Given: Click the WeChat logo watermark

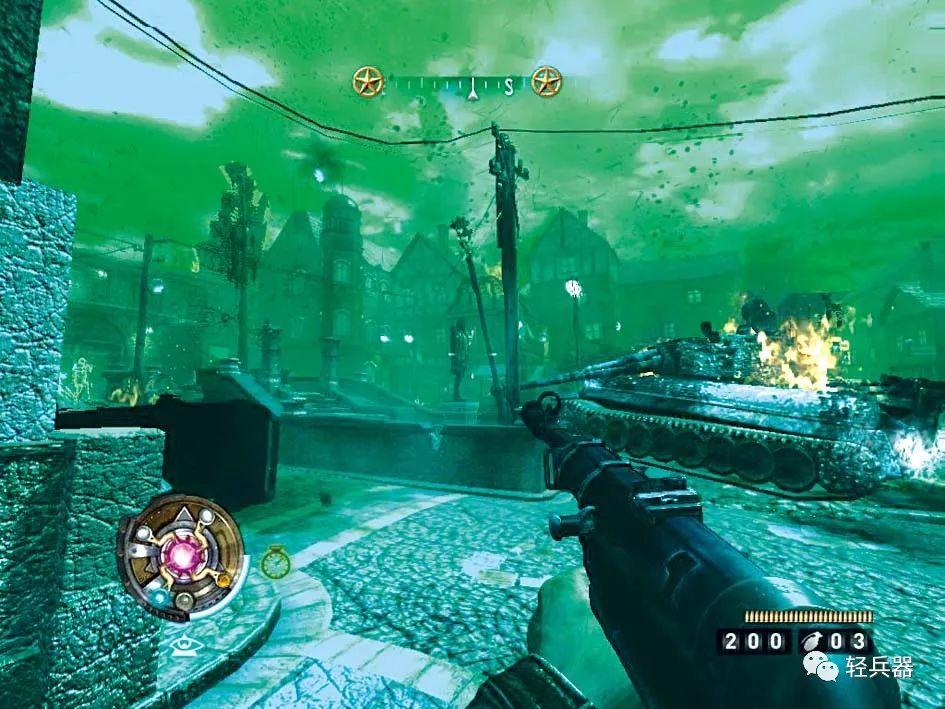Looking at the screenshot, I should tap(824, 665).
